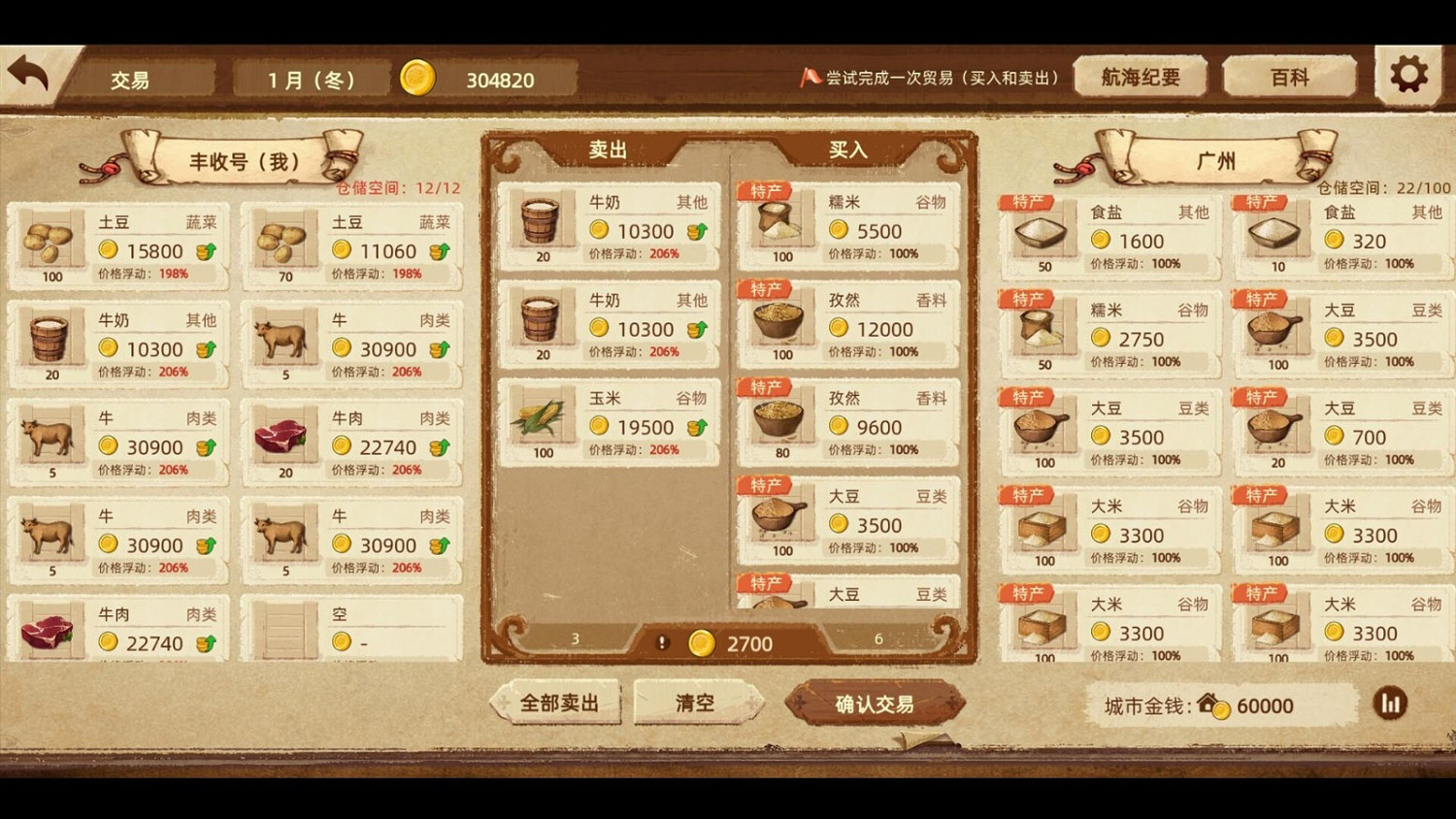Open the 百科 encyclopedia
This screenshot has width=1456, height=819.
coord(1288,76)
